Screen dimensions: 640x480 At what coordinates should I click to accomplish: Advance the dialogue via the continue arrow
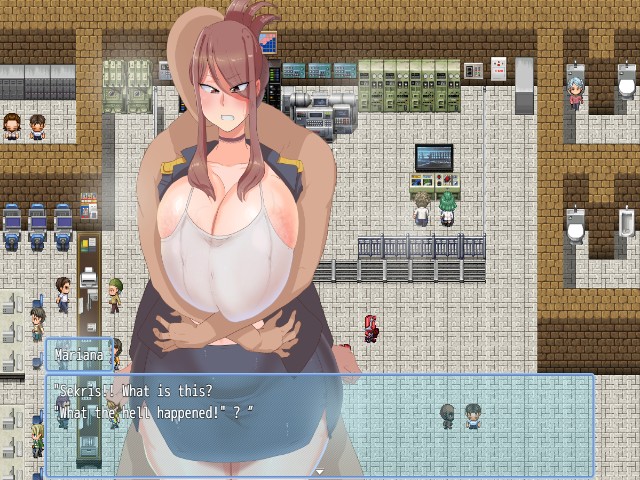click(320, 470)
